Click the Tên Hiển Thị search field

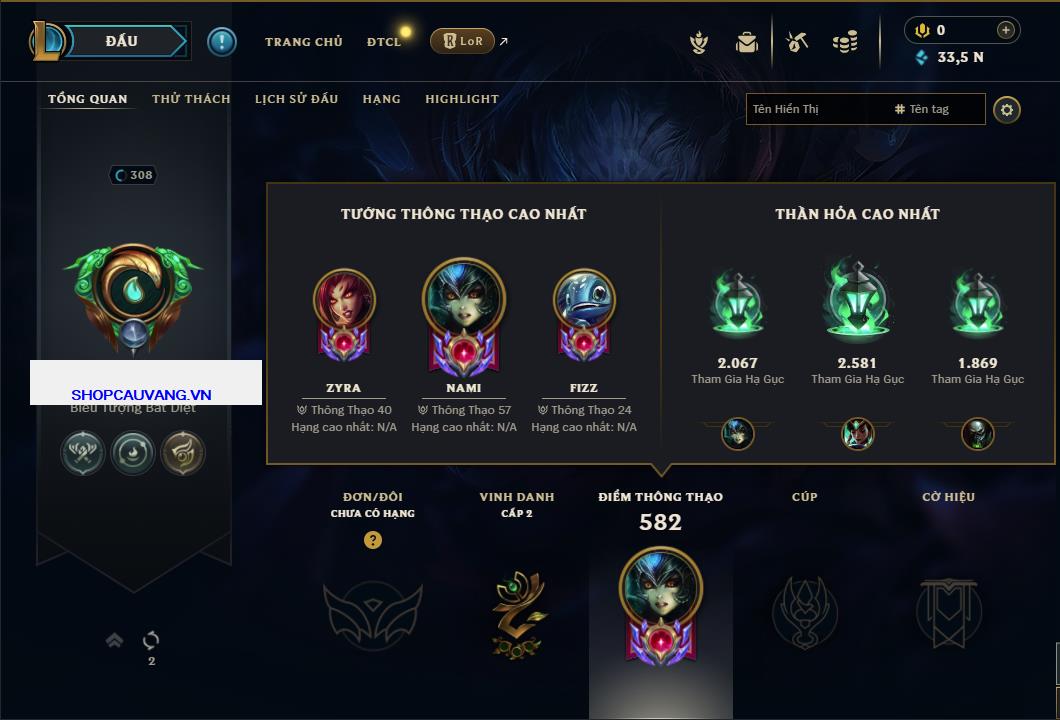[815, 109]
